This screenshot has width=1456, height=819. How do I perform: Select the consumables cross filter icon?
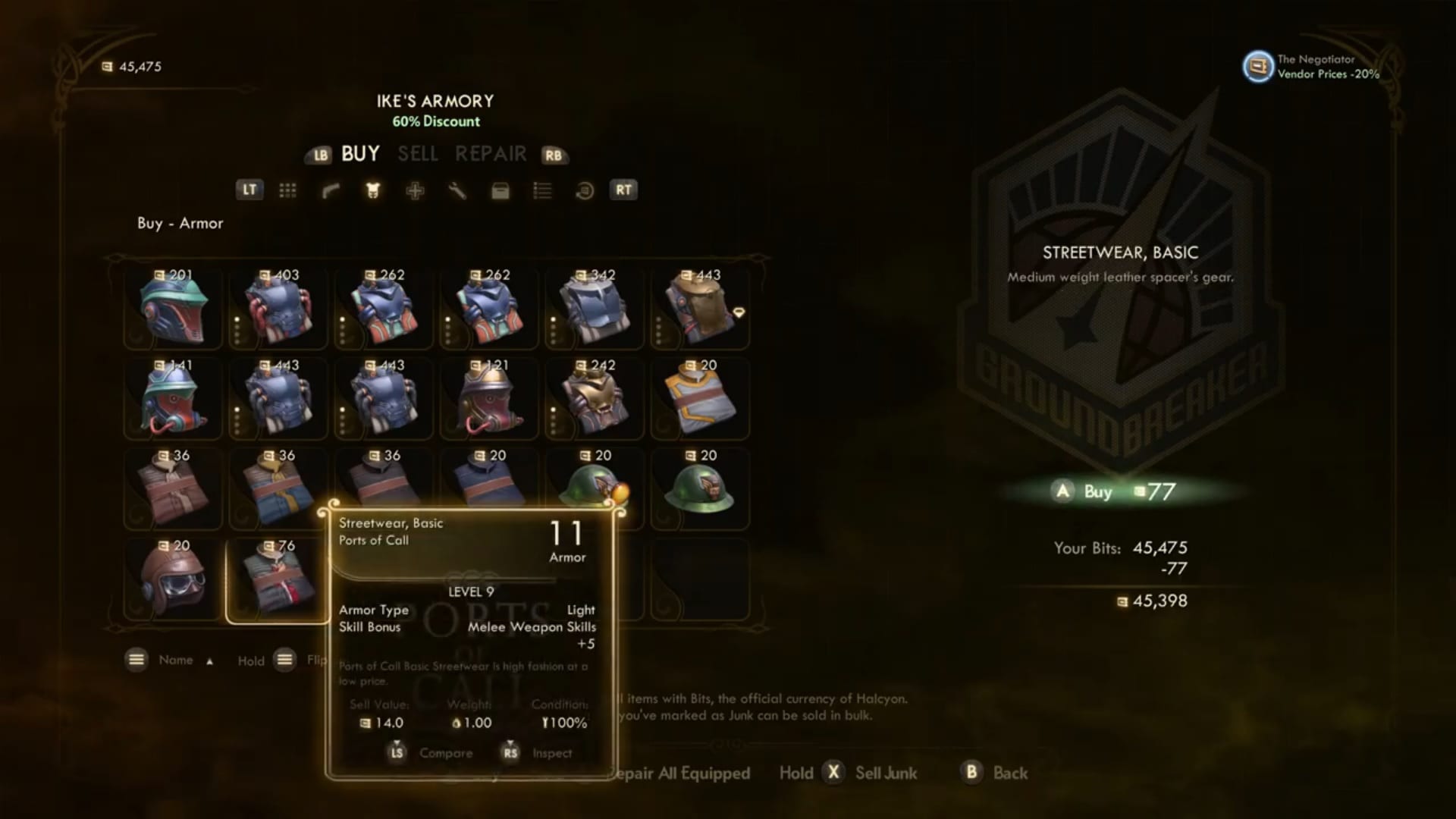pyautogui.click(x=416, y=190)
